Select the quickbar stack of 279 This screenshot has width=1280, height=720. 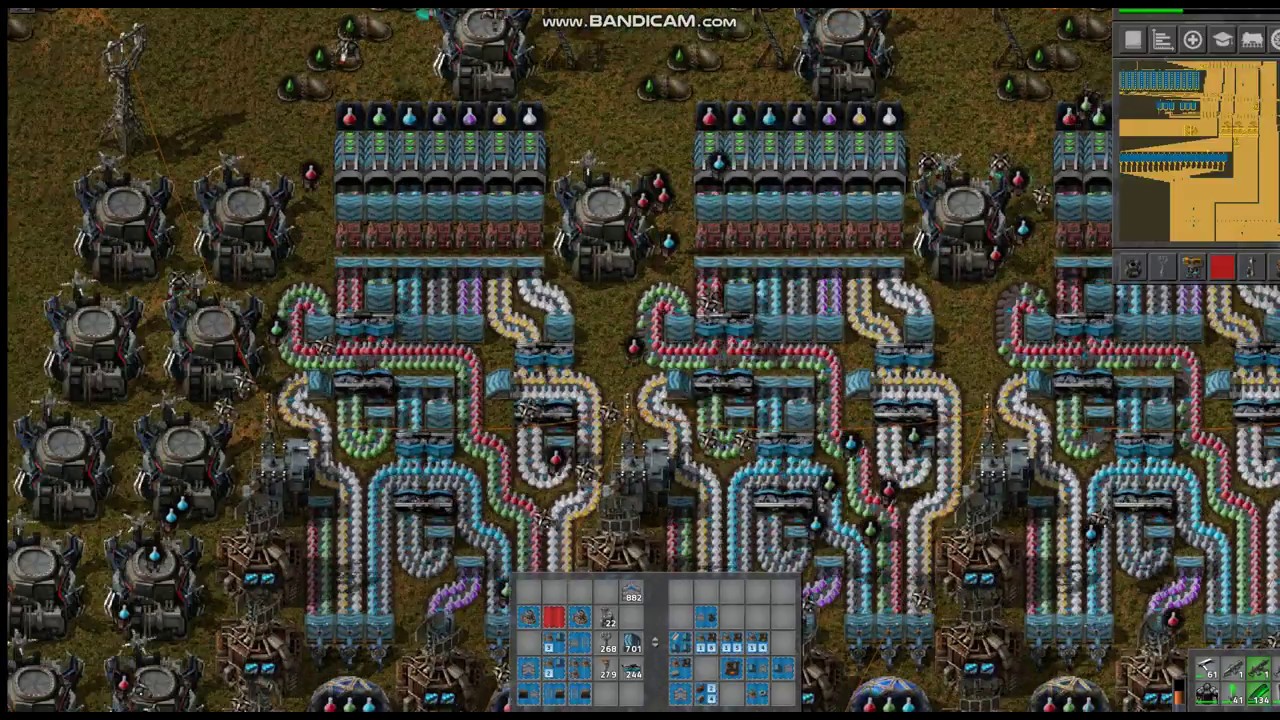tap(606, 669)
